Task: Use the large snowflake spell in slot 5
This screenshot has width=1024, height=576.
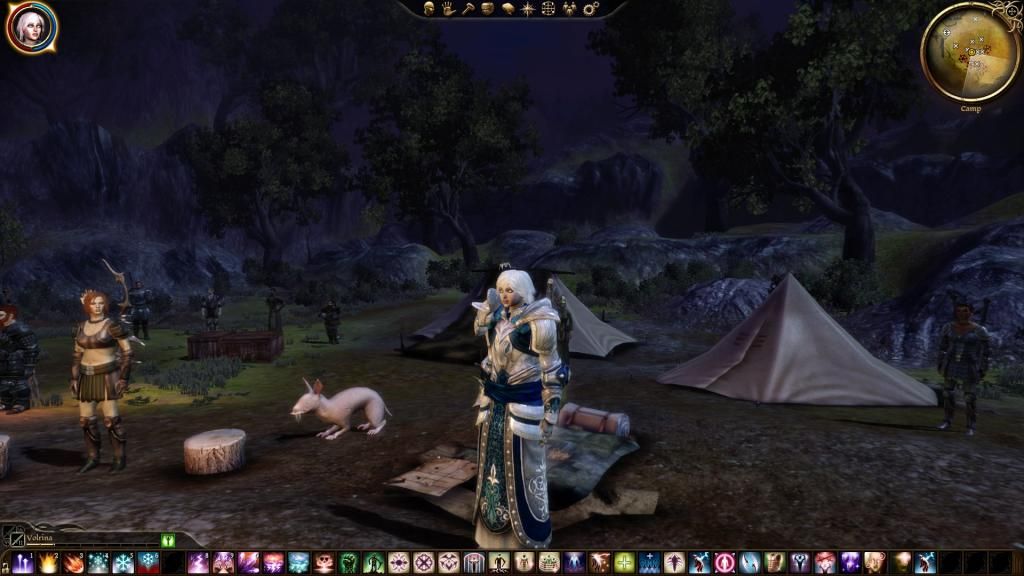Action: [123, 563]
